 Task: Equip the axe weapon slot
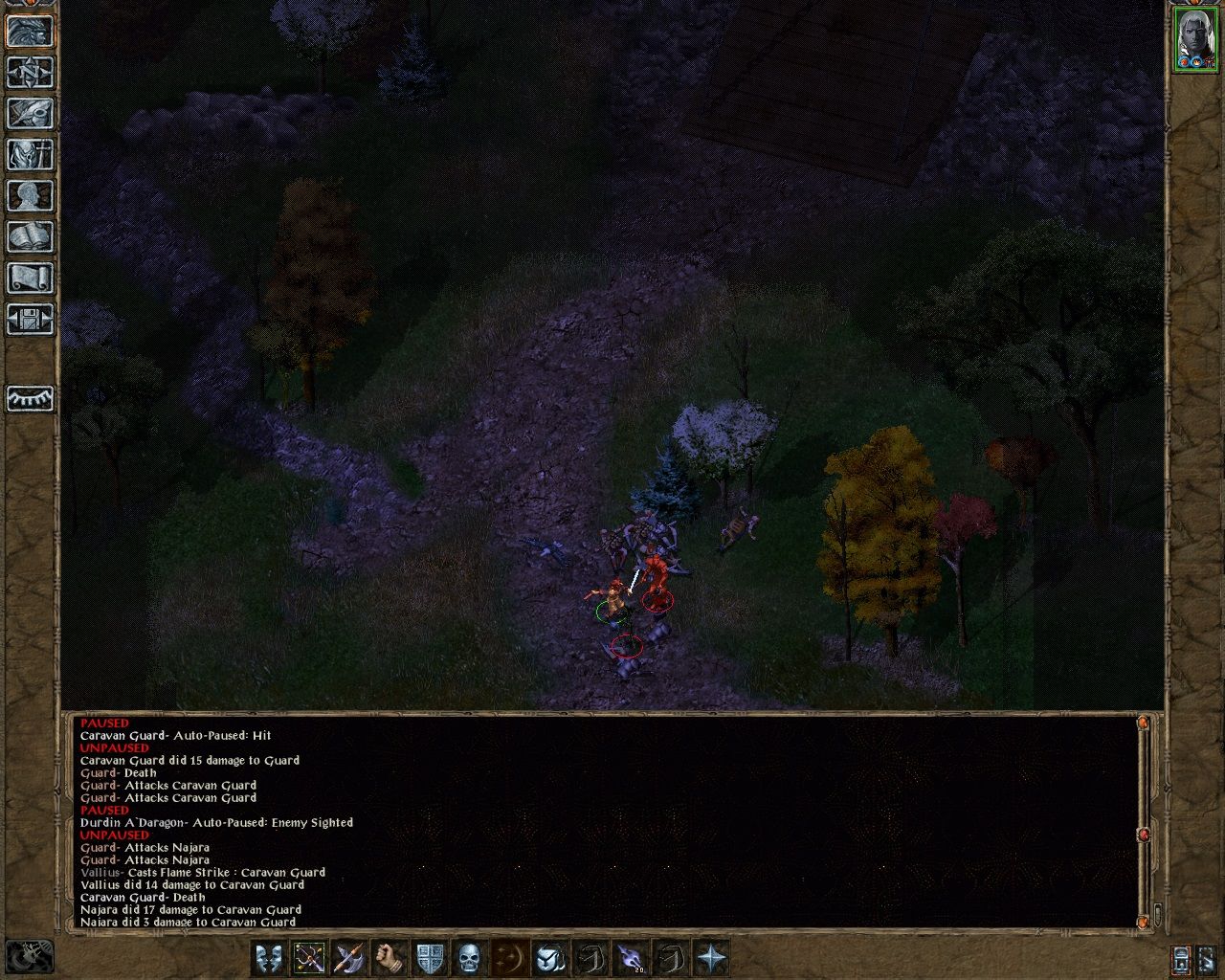coord(349,957)
